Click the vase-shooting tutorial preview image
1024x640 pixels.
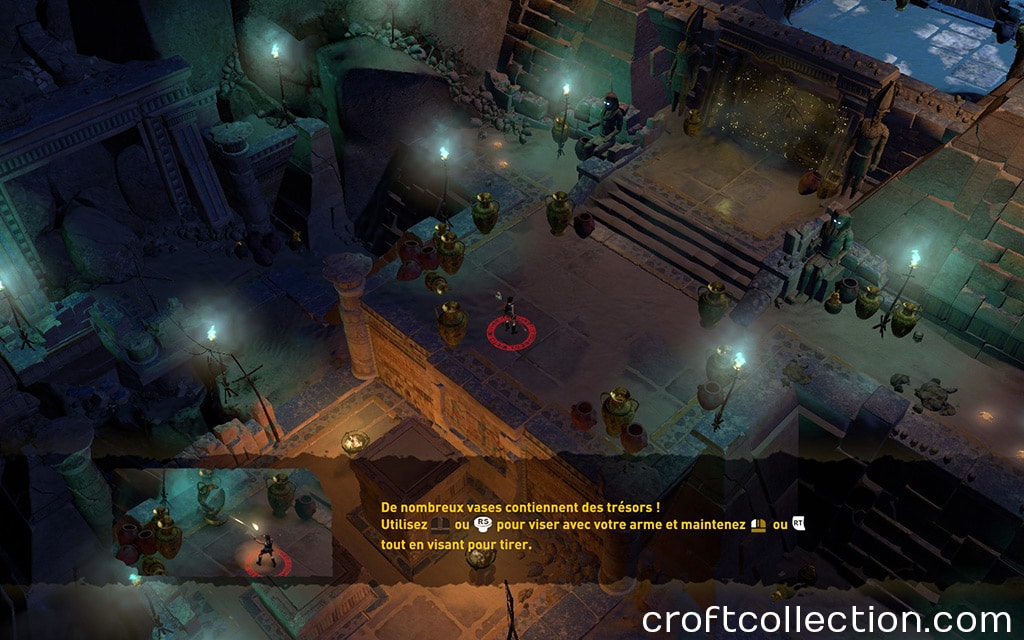(x=223, y=522)
